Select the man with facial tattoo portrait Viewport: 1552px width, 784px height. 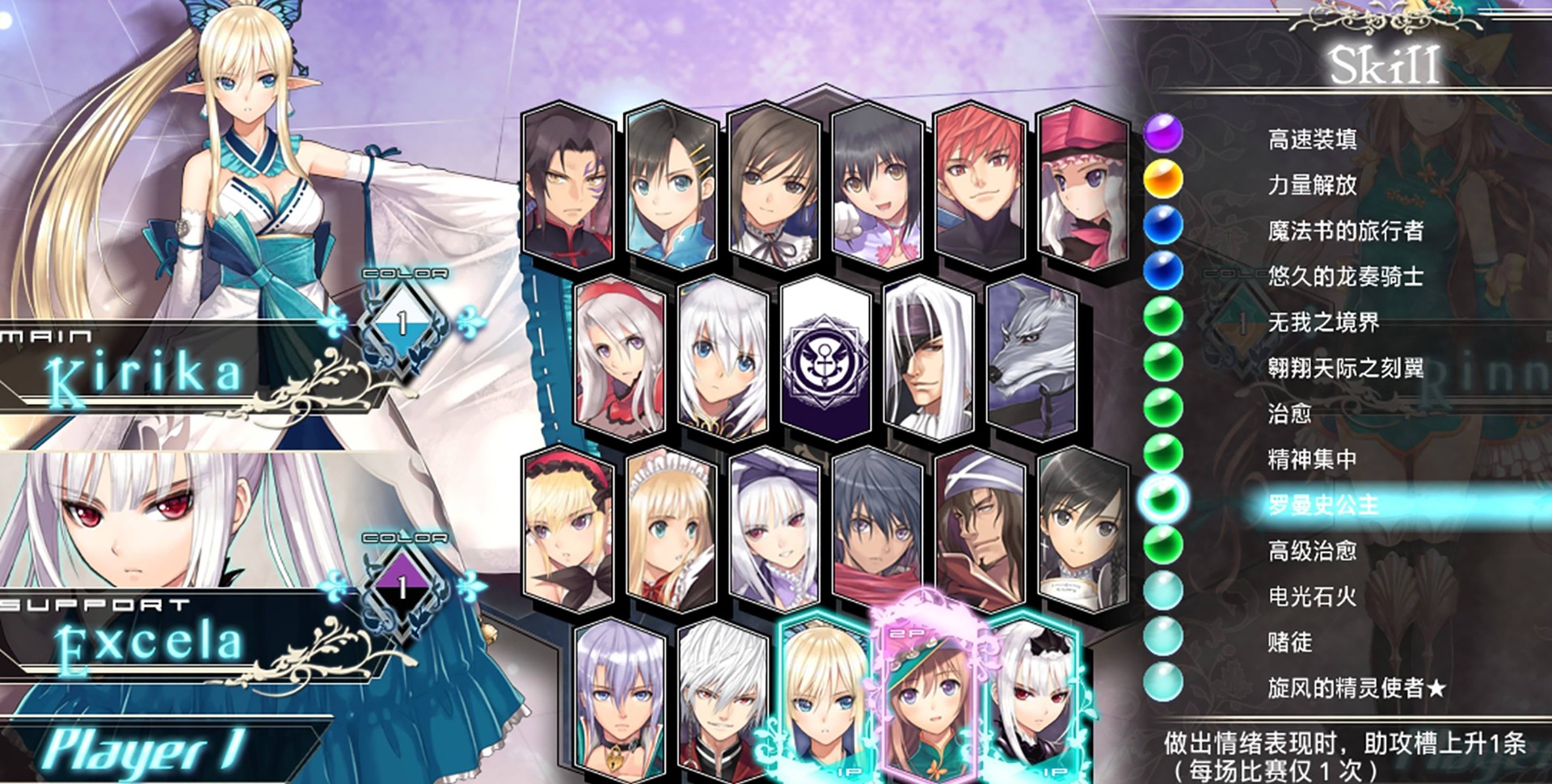(567, 186)
